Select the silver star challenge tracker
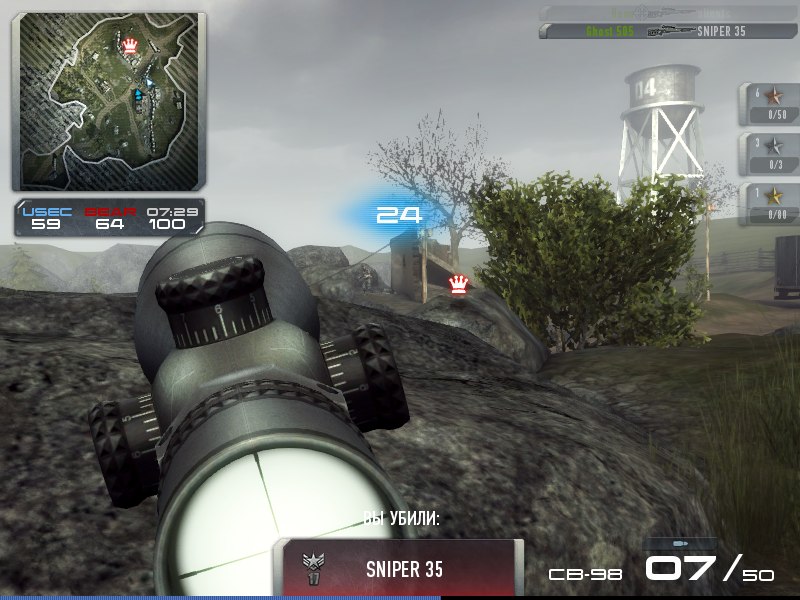 click(771, 152)
